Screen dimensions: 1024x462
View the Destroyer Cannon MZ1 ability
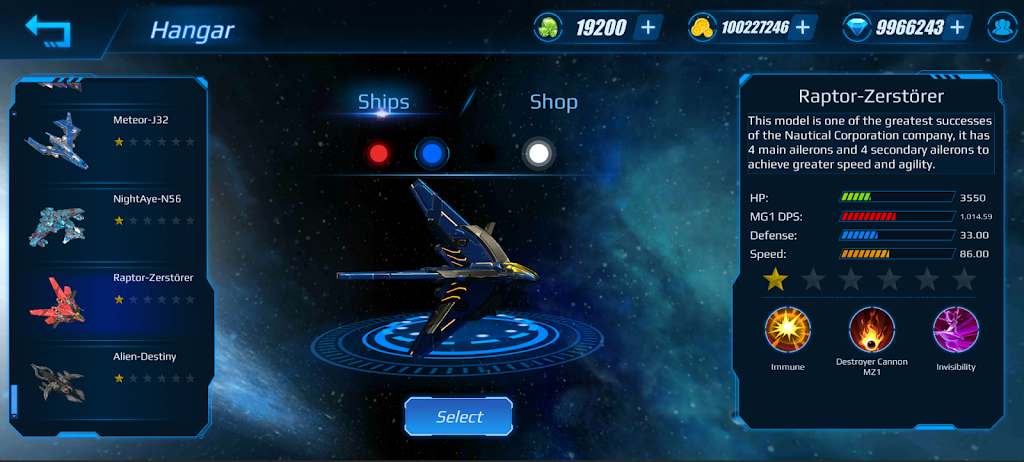click(871, 330)
